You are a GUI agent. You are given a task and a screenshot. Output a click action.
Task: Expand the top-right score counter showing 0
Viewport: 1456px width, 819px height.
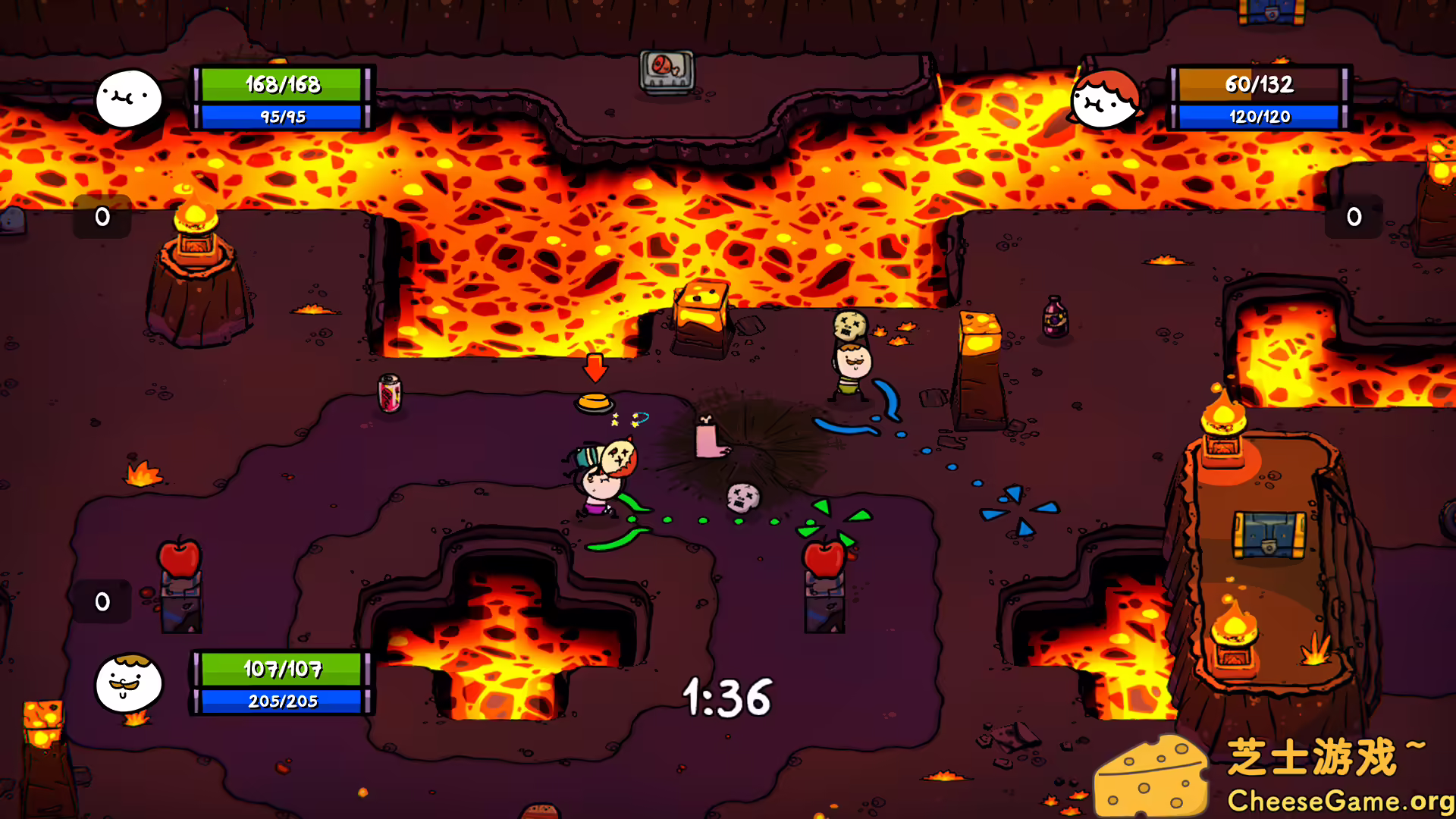pos(1353,217)
